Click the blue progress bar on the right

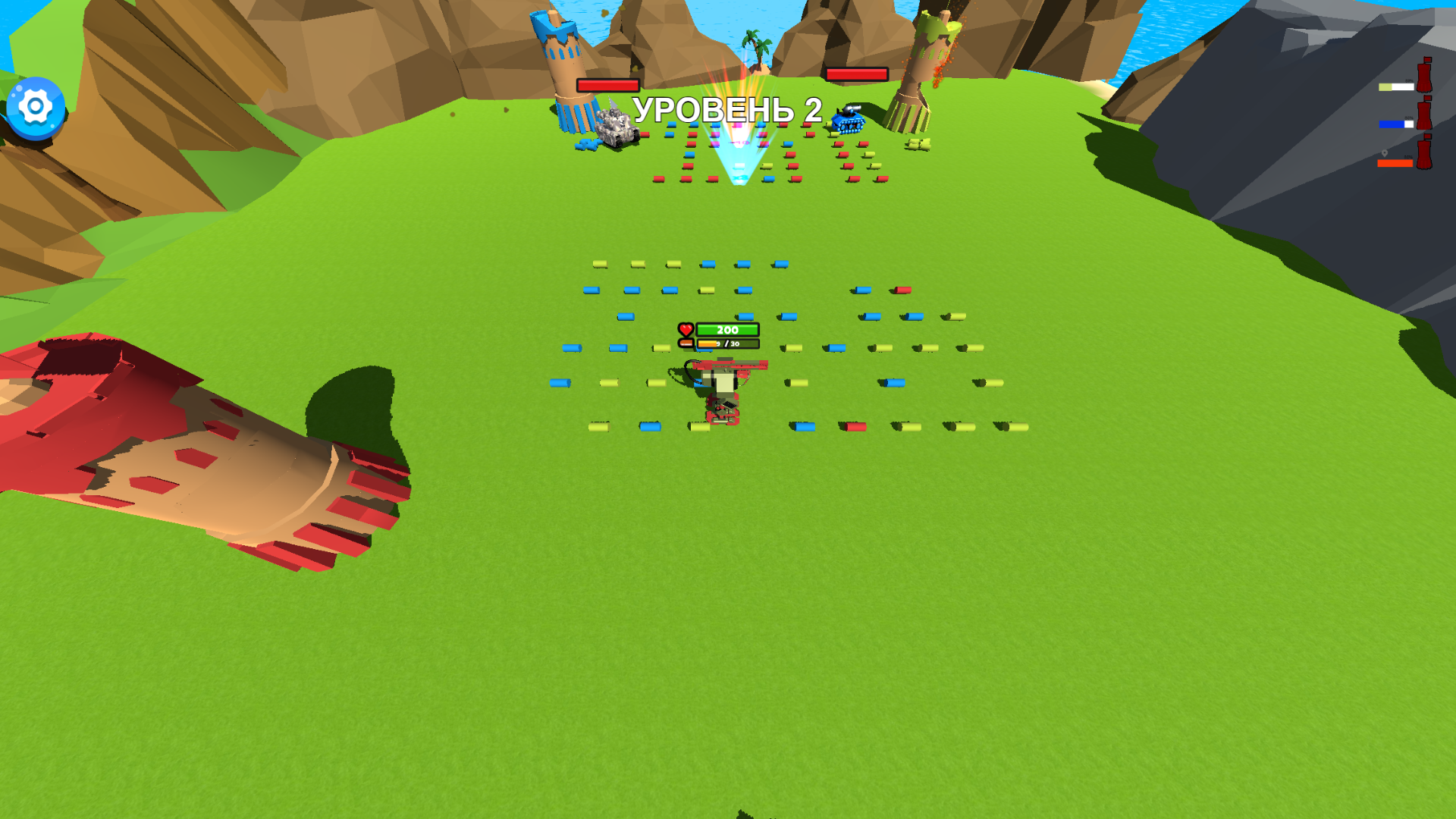point(1398,124)
